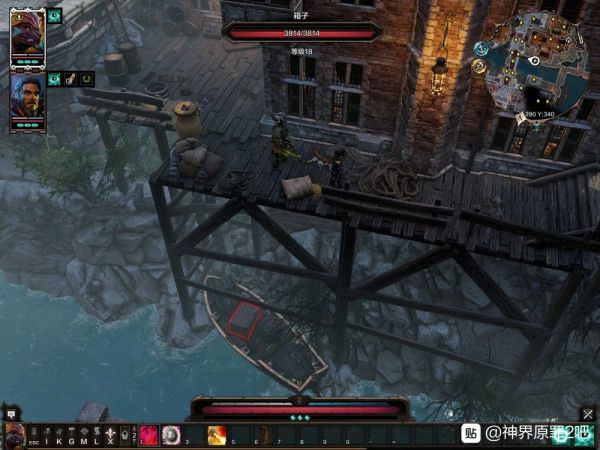600x450 pixels.
Task: Use the red skill in hotbar
Action: pyautogui.click(x=149, y=435)
